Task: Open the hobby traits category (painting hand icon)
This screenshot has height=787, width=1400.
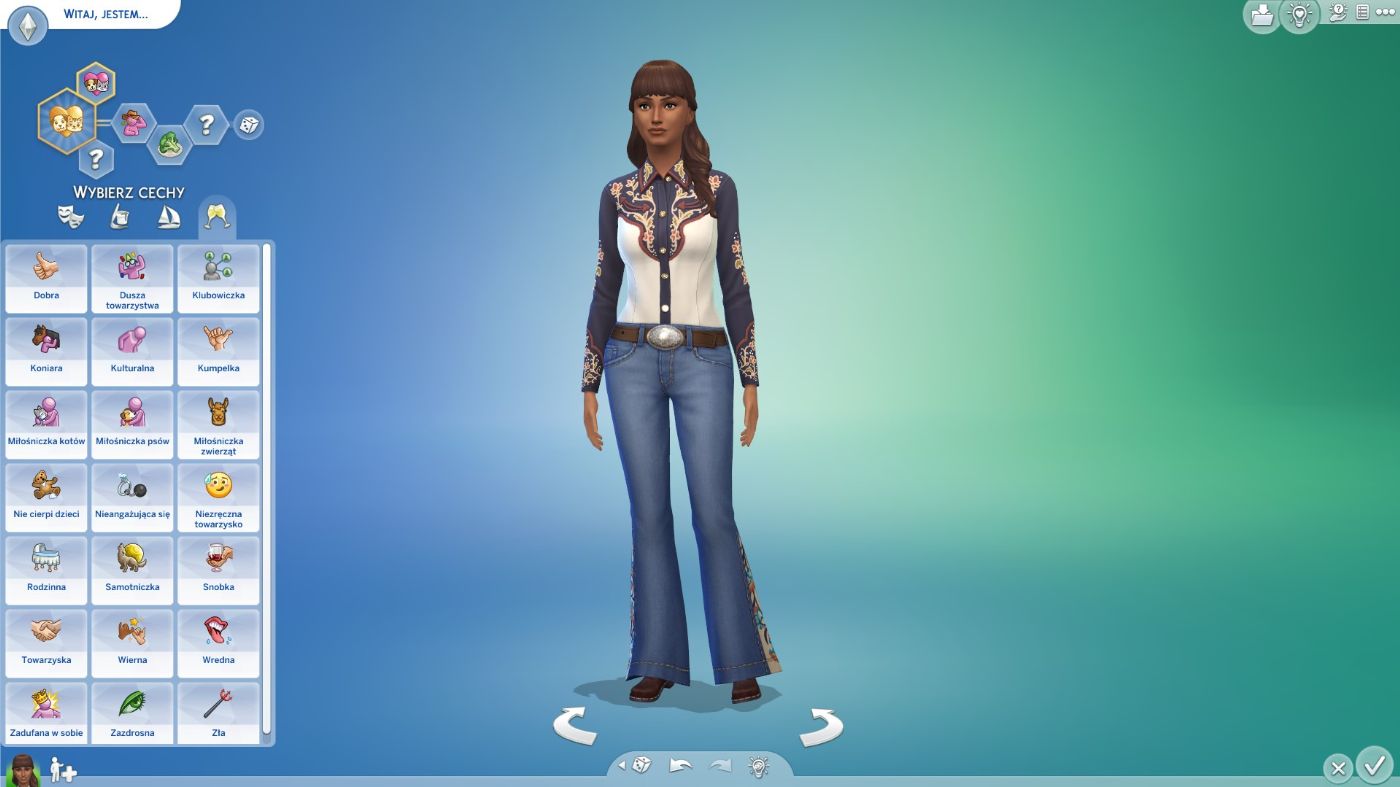Action: [121, 215]
